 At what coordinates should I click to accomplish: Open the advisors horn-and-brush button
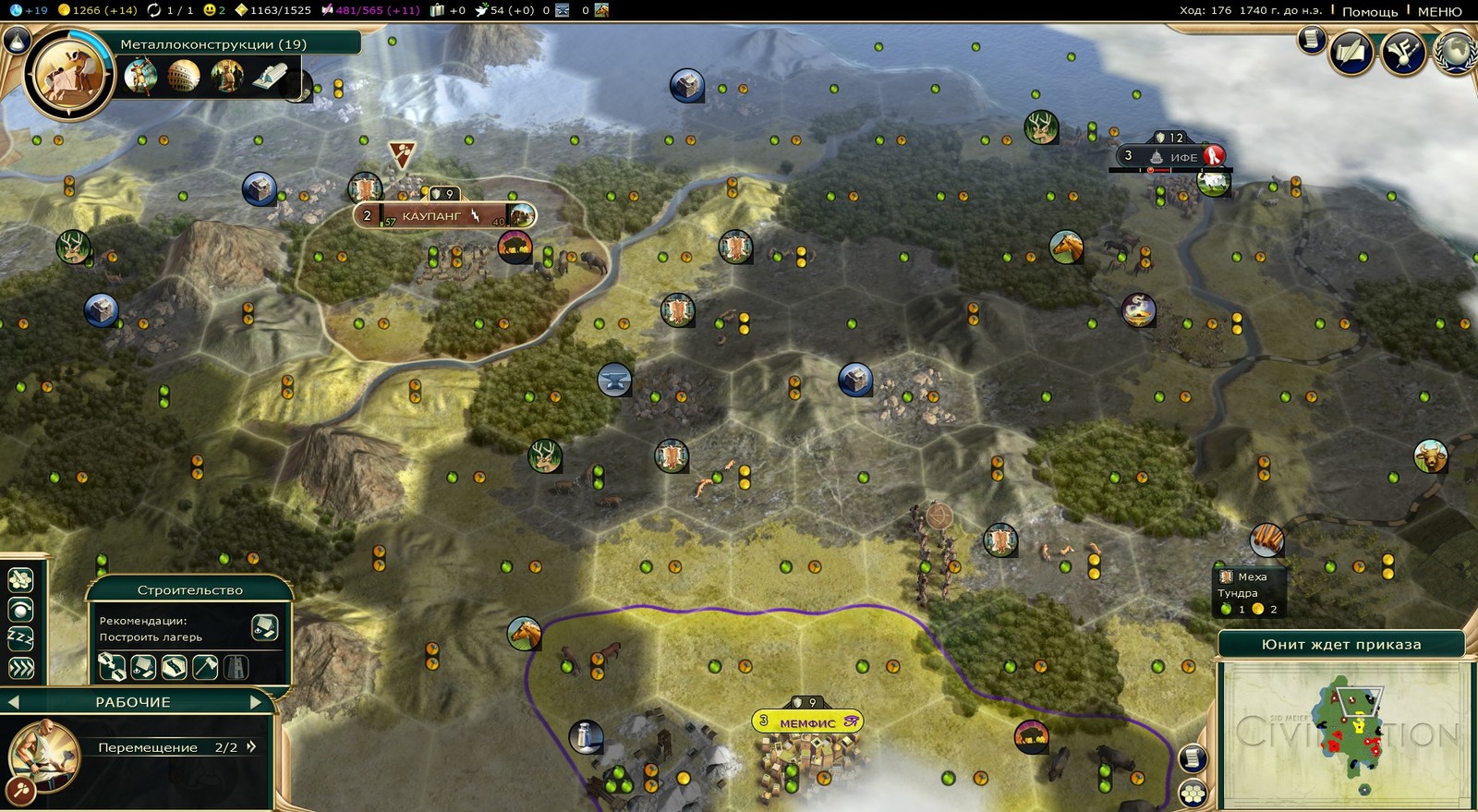[1403, 53]
